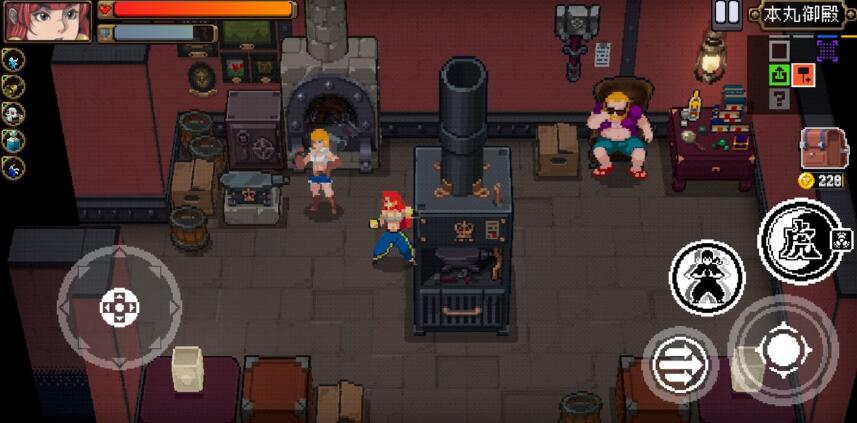Pause the game
This screenshot has height=423, width=857.
[727, 13]
